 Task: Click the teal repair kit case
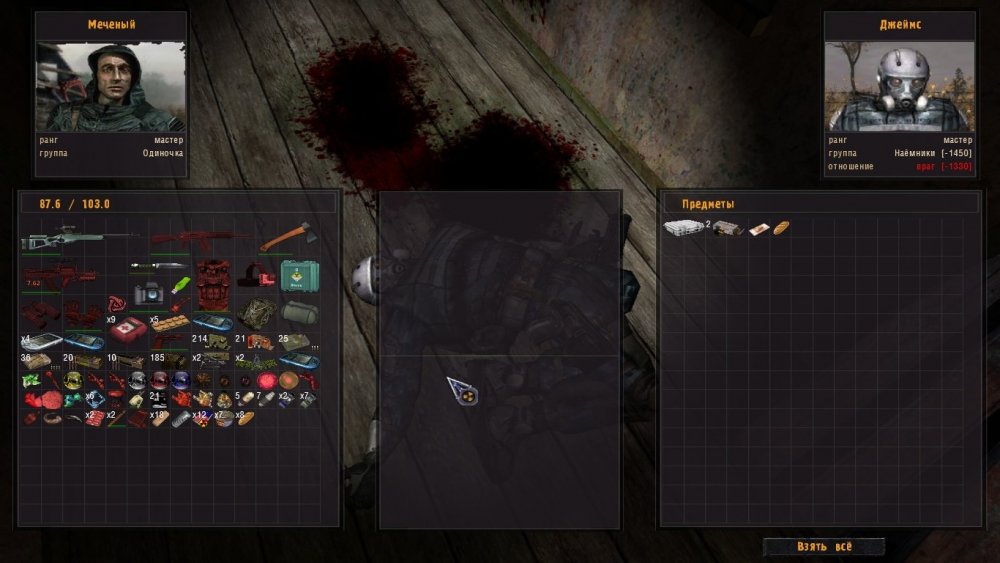[x=299, y=275]
